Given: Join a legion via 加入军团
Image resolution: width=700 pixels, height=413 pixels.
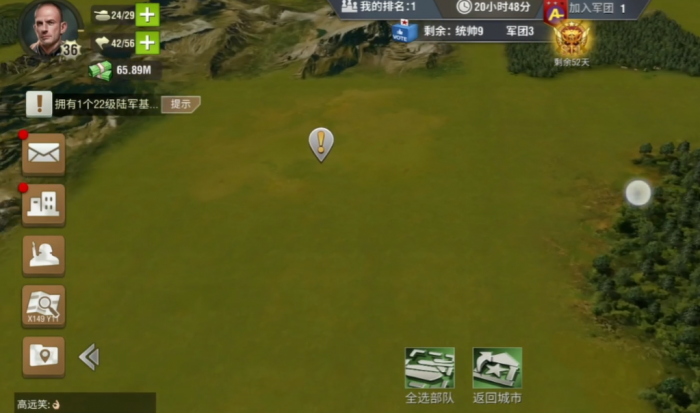Looking at the screenshot, I should pyautogui.click(x=597, y=8).
